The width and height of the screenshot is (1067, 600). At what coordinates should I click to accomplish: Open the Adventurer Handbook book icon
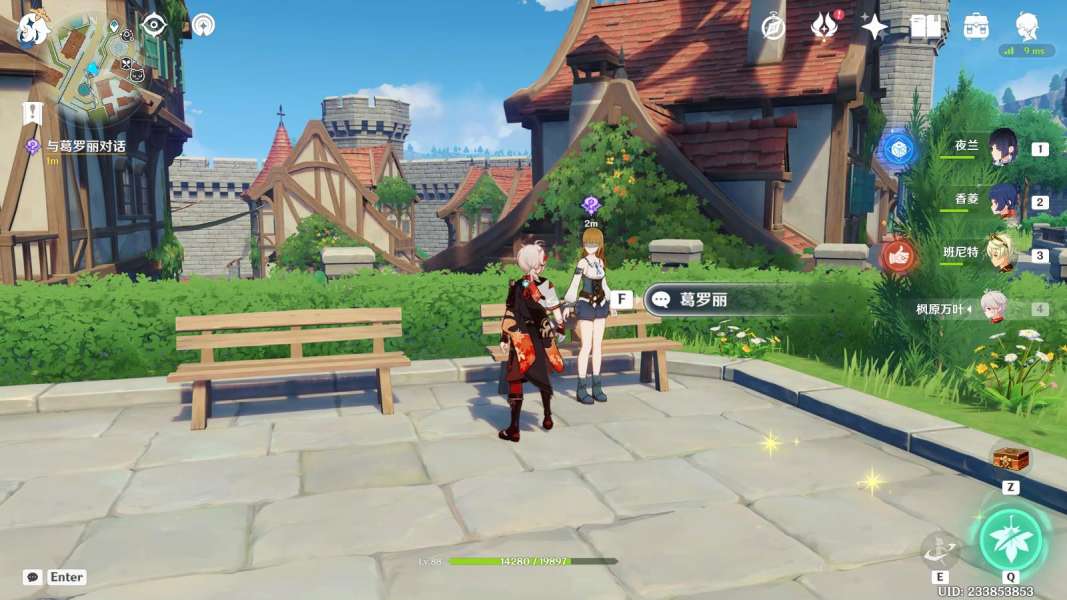[x=925, y=27]
